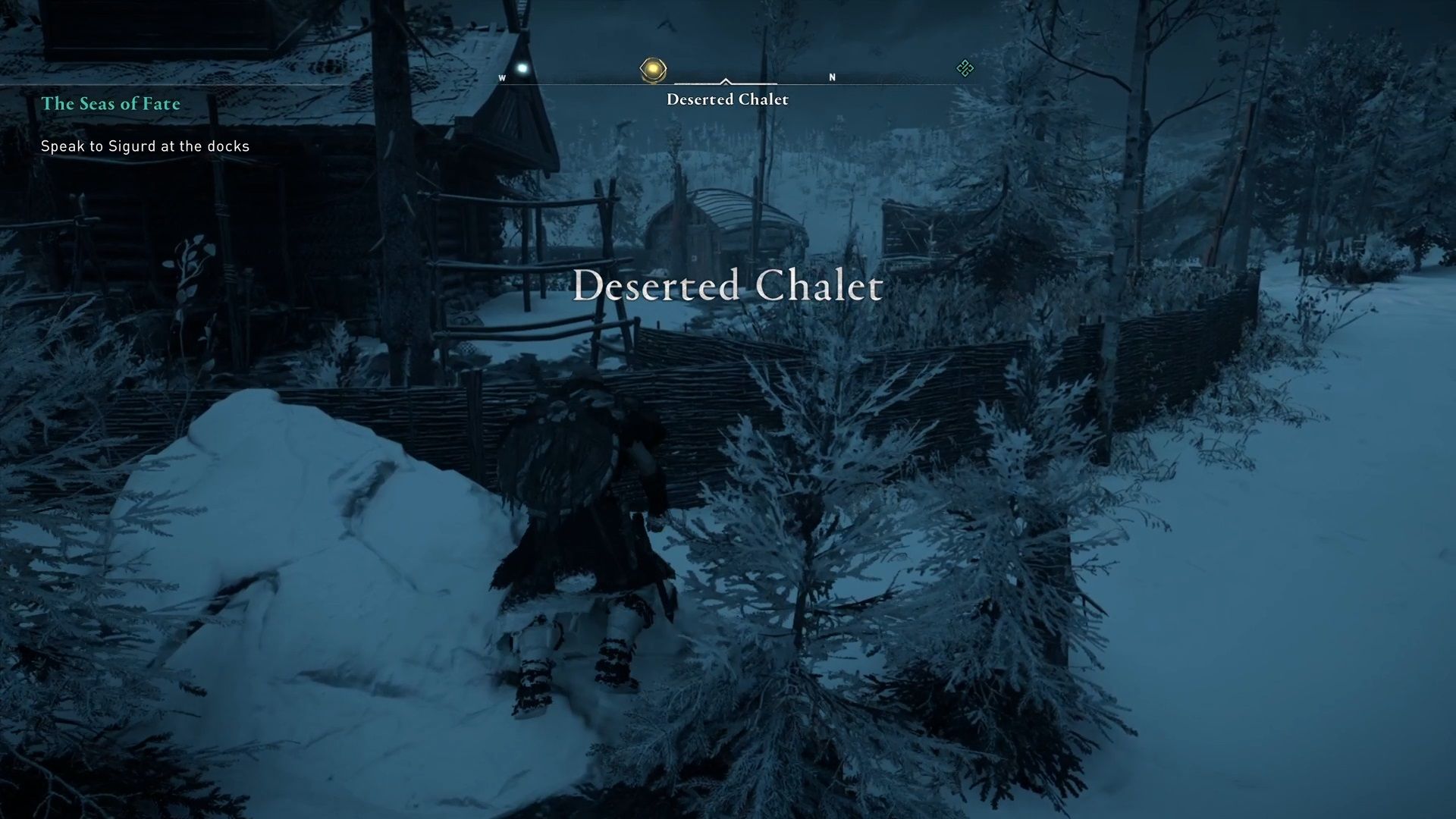Click the compass center pointer notch
1456x819 pixels.
[x=726, y=79]
